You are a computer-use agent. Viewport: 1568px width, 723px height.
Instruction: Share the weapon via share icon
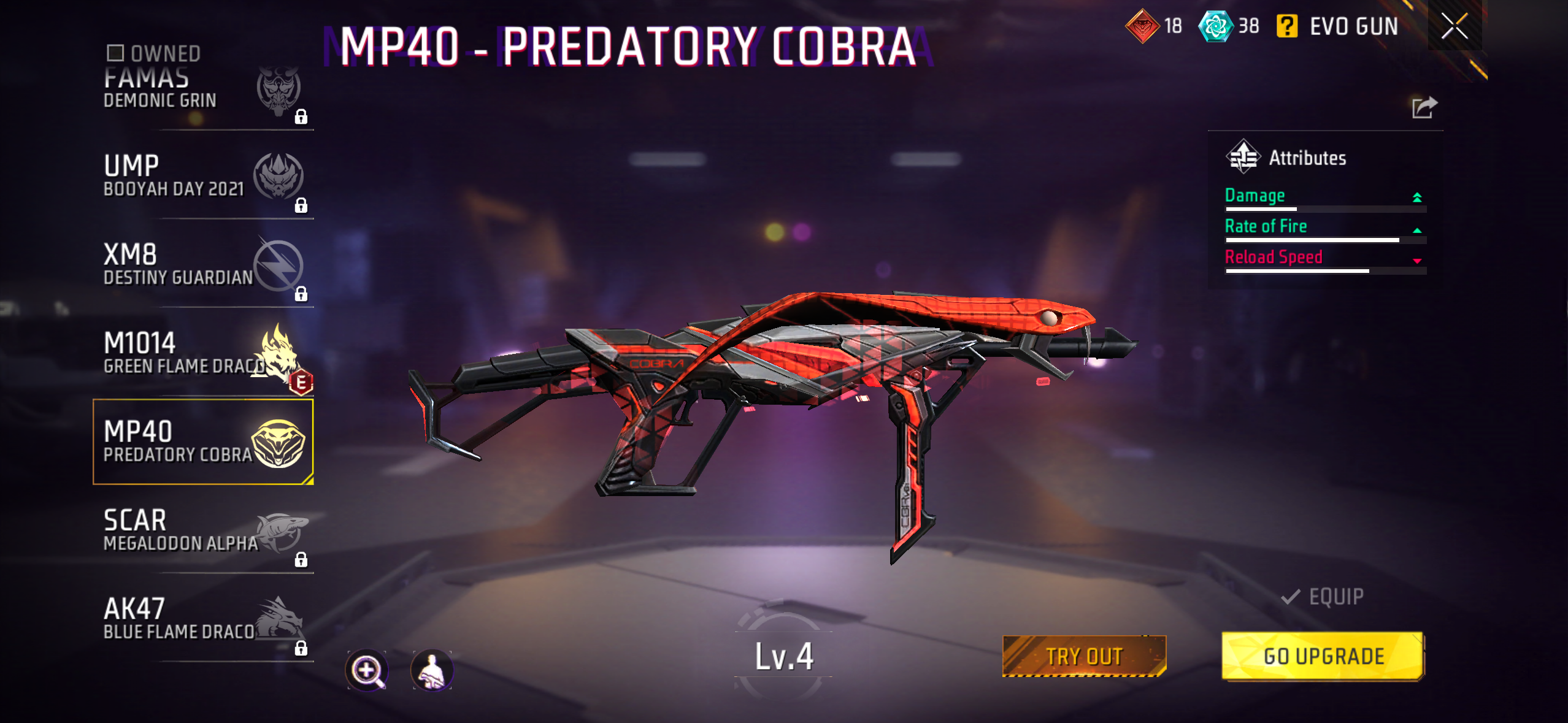(1424, 108)
